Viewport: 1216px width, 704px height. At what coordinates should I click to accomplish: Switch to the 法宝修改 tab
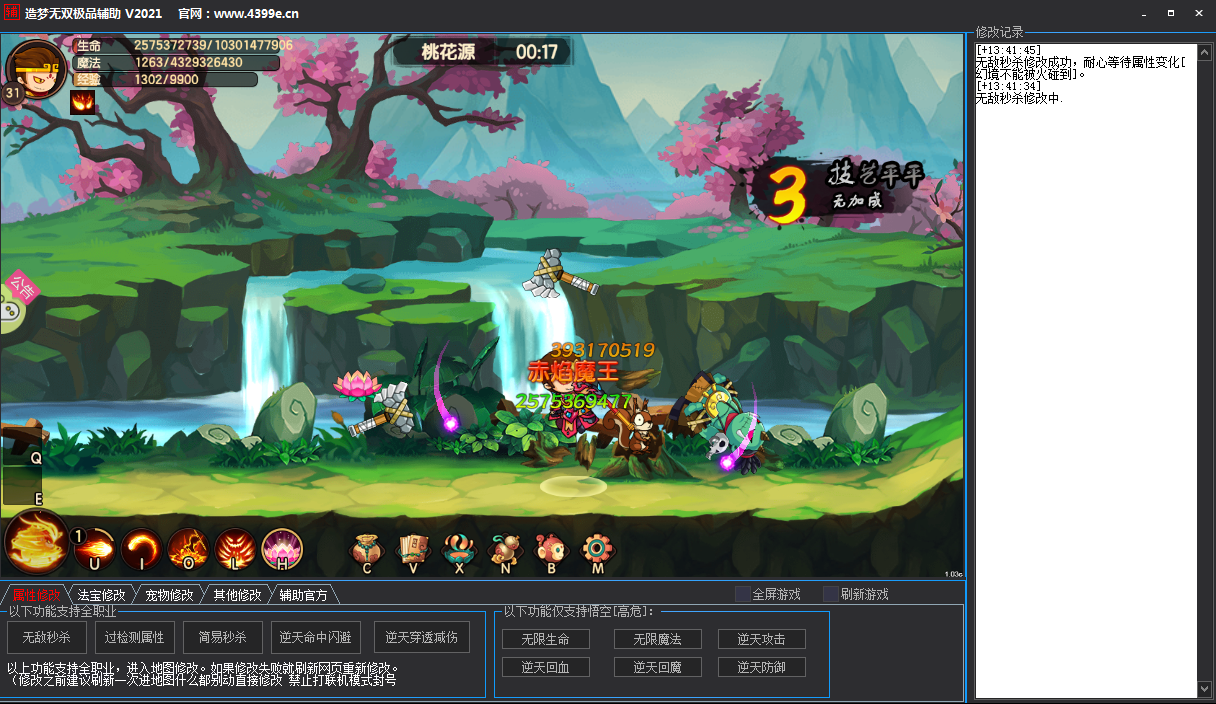(102, 595)
